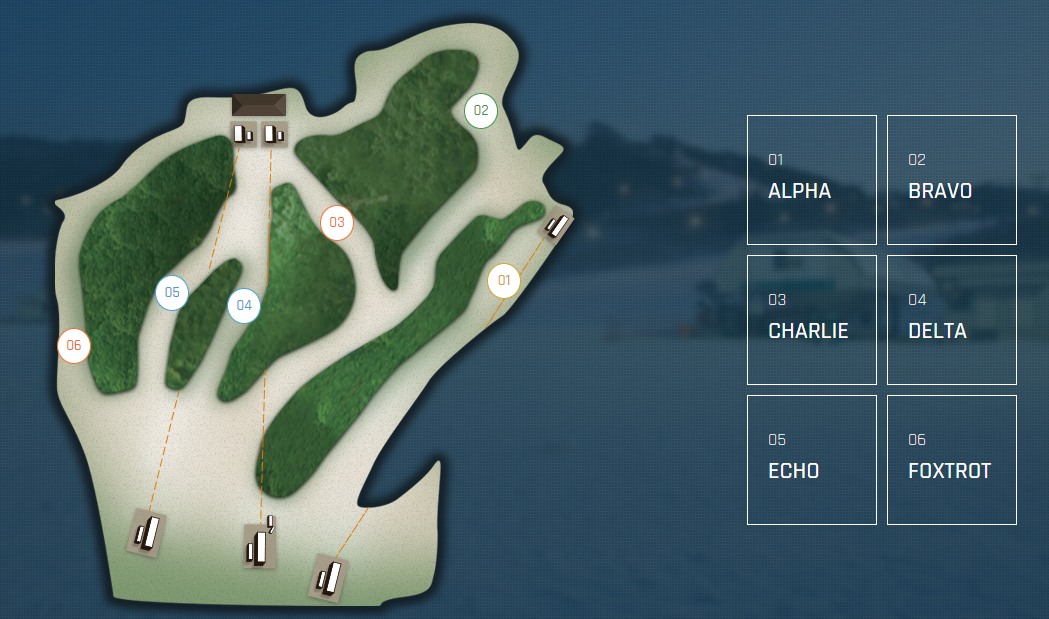
Task: Choose the 02 Bravo tile
Action: (x=951, y=180)
